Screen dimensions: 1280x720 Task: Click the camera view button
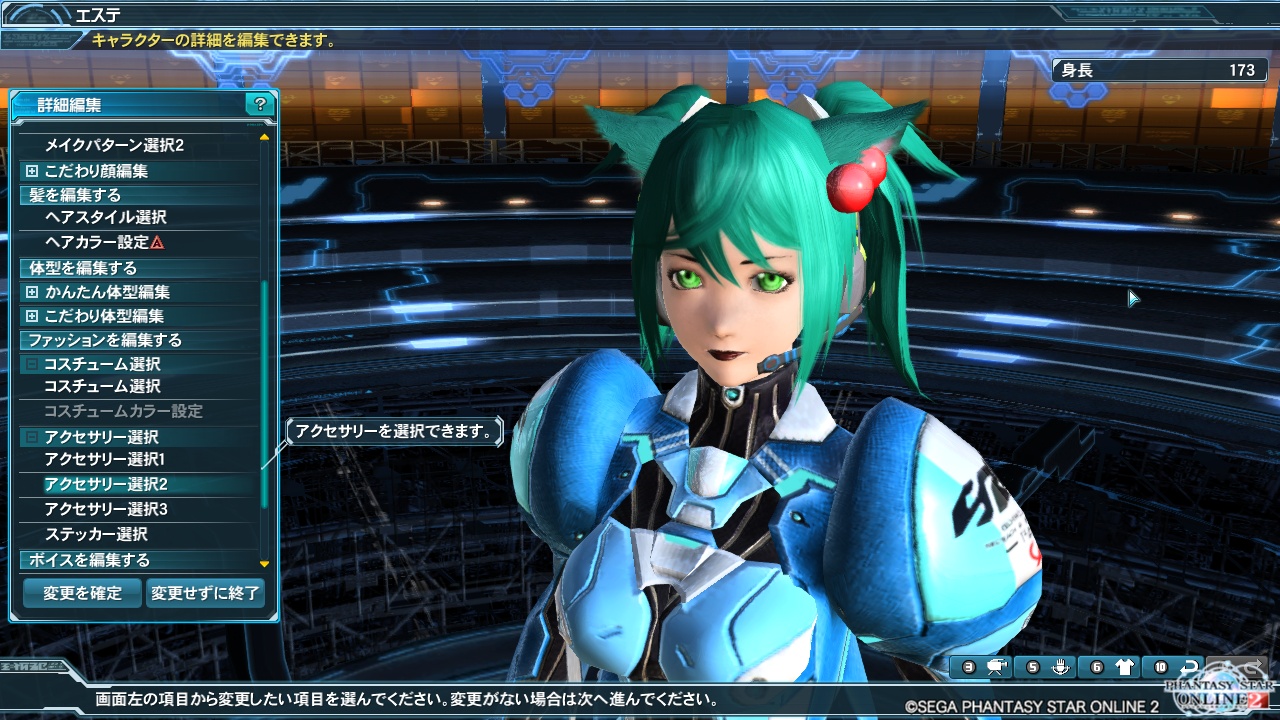tap(996, 667)
